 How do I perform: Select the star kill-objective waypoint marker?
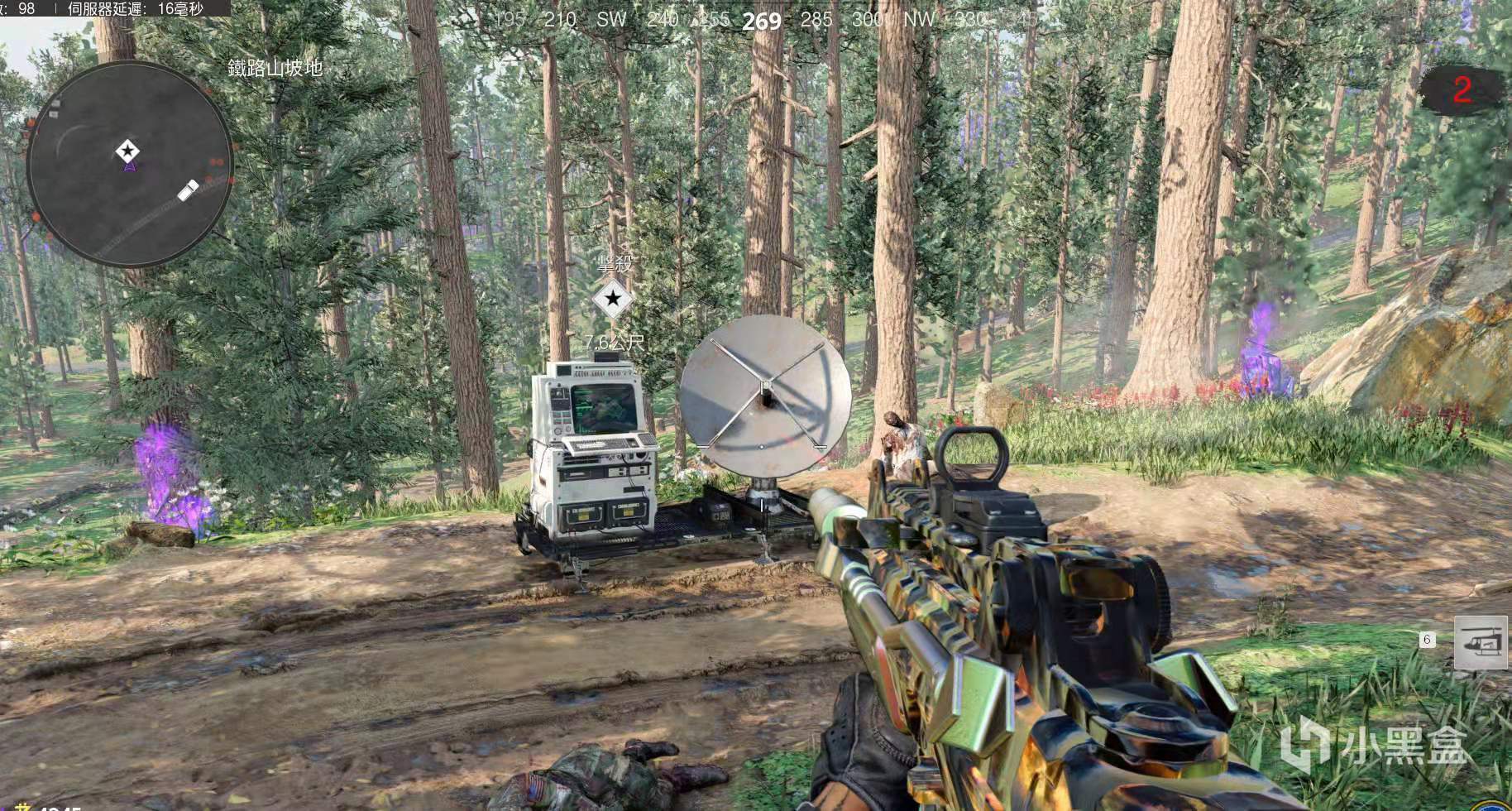pyautogui.click(x=613, y=299)
